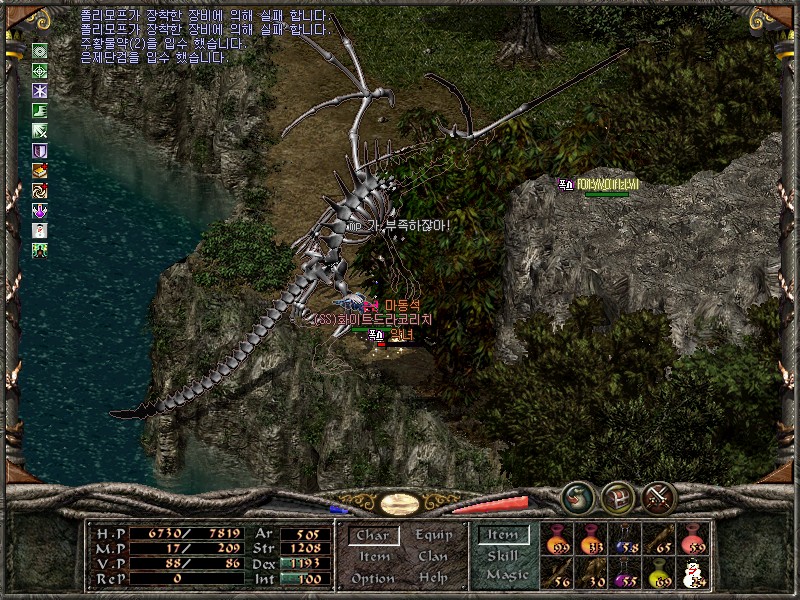
Task: Click the round horn button
Action: [x=577, y=497]
